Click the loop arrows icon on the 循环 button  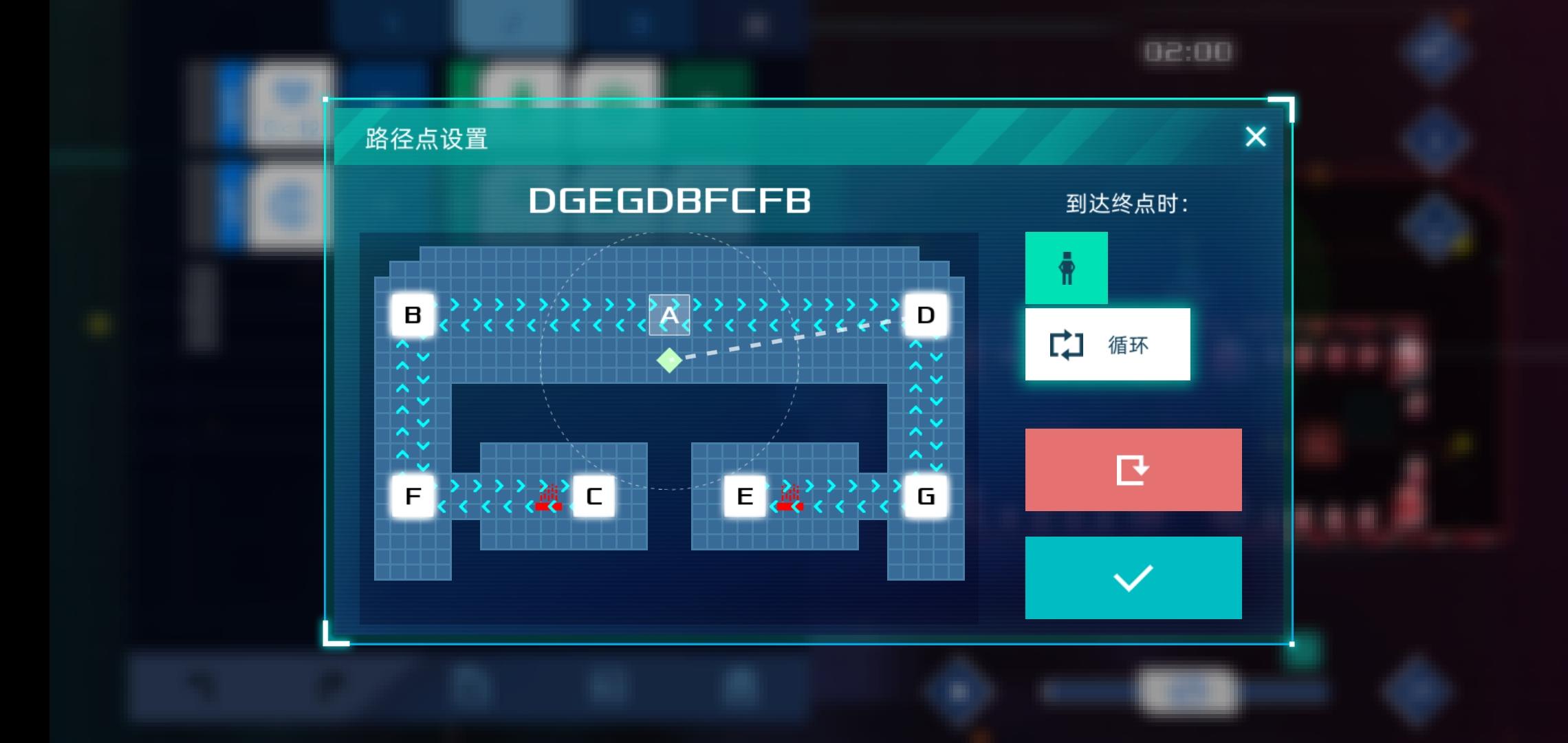tap(1067, 344)
